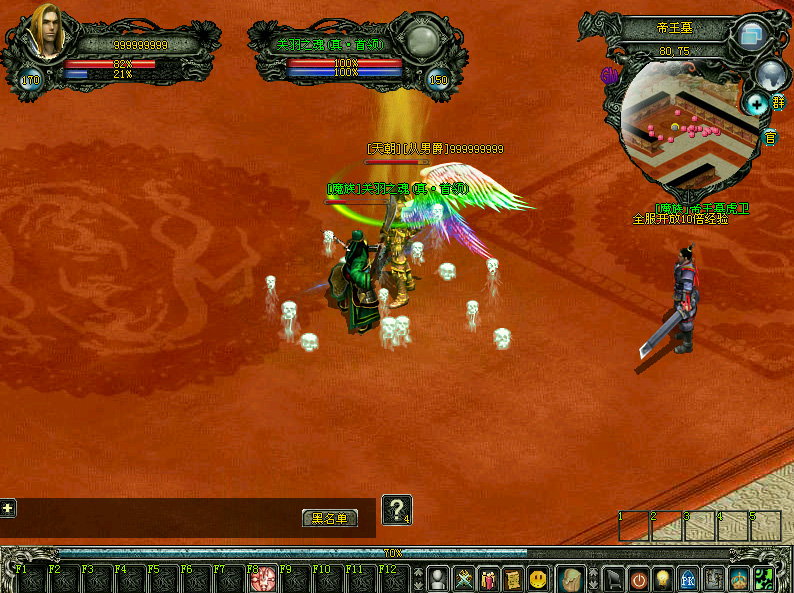
Task: Open the quest scroll icon
Action: (513, 578)
